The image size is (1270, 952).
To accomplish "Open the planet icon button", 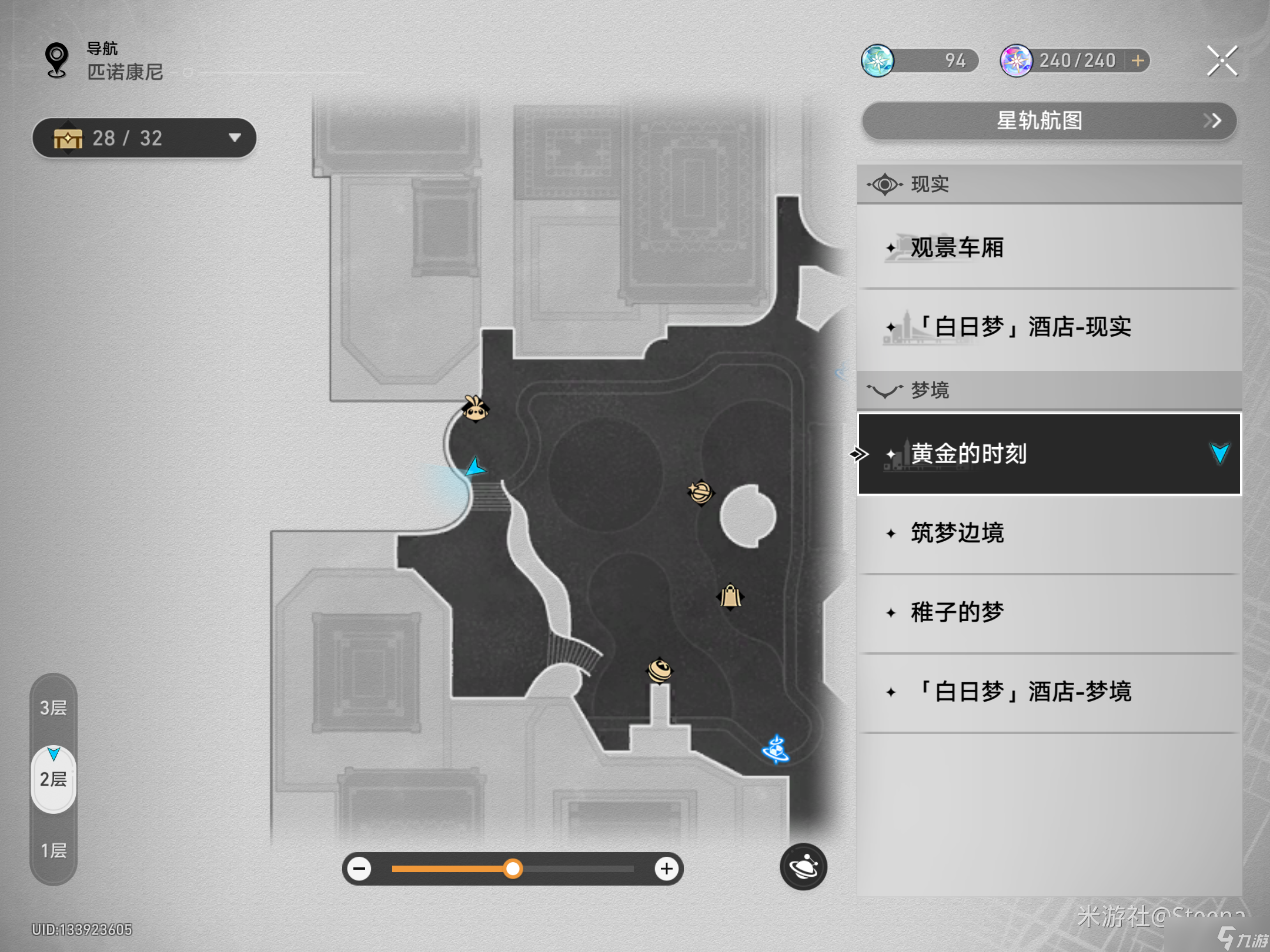I will (x=803, y=867).
